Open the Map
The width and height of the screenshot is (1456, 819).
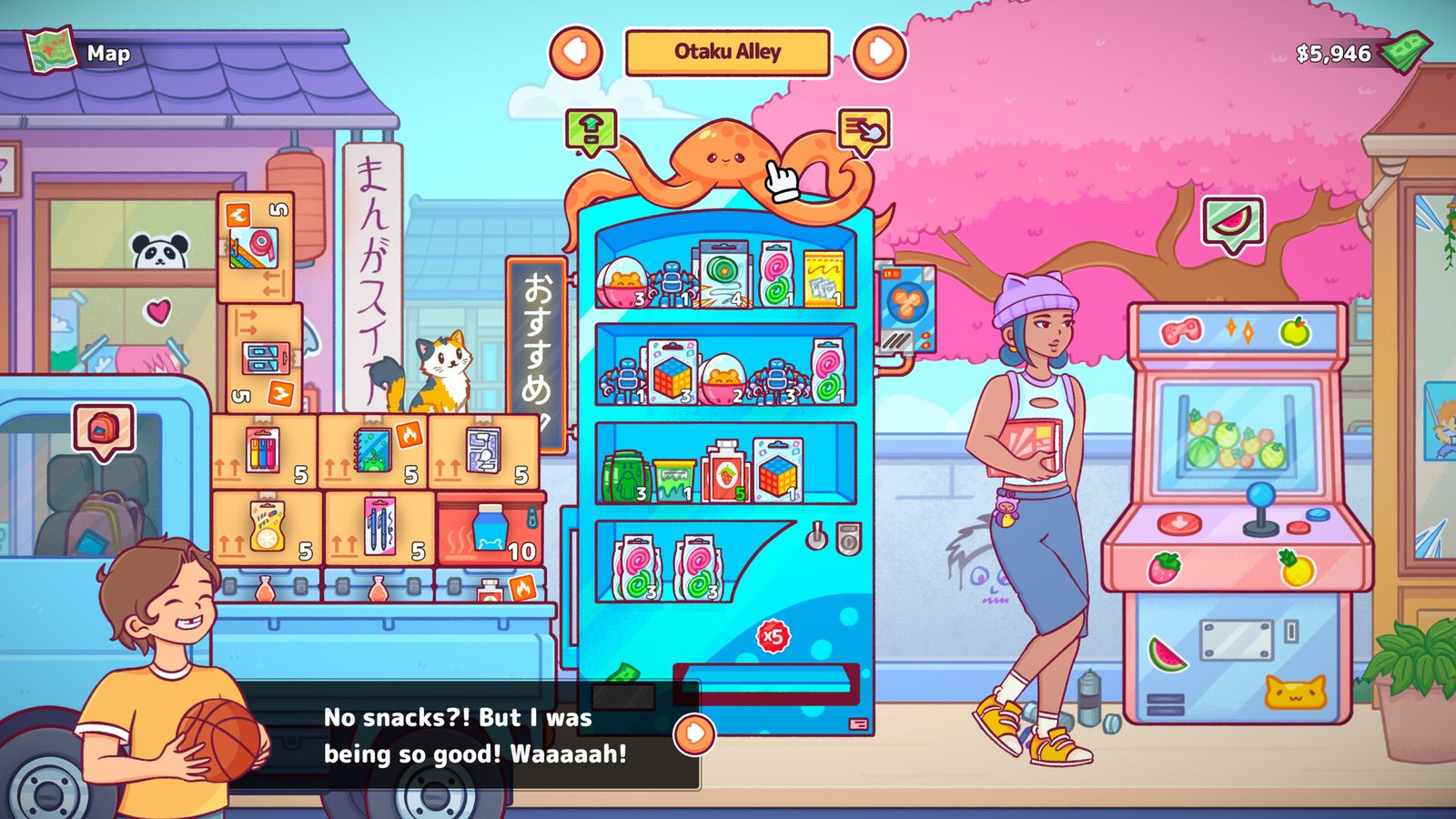pos(79,53)
